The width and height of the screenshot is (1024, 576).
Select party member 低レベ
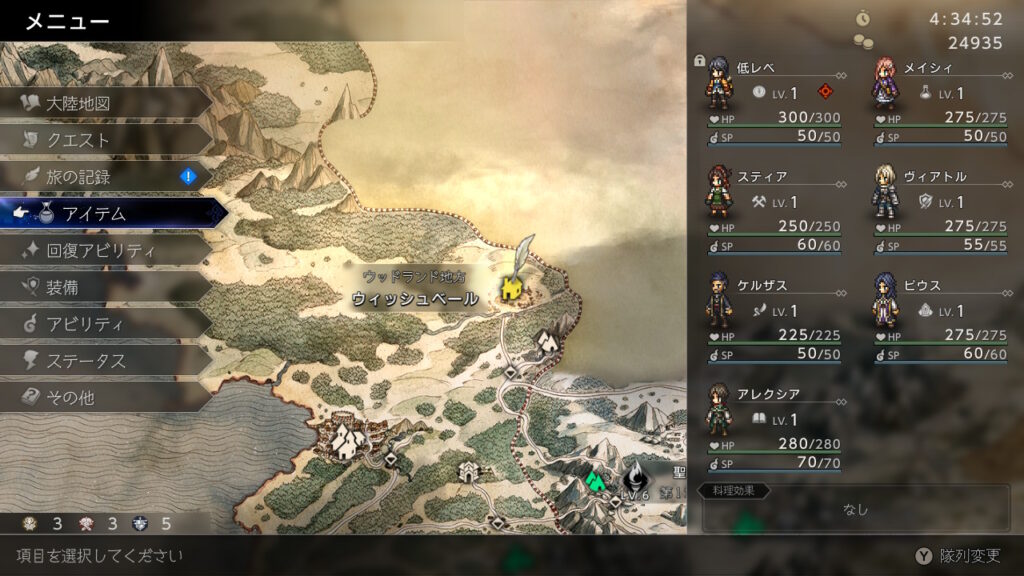coord(774,100)
